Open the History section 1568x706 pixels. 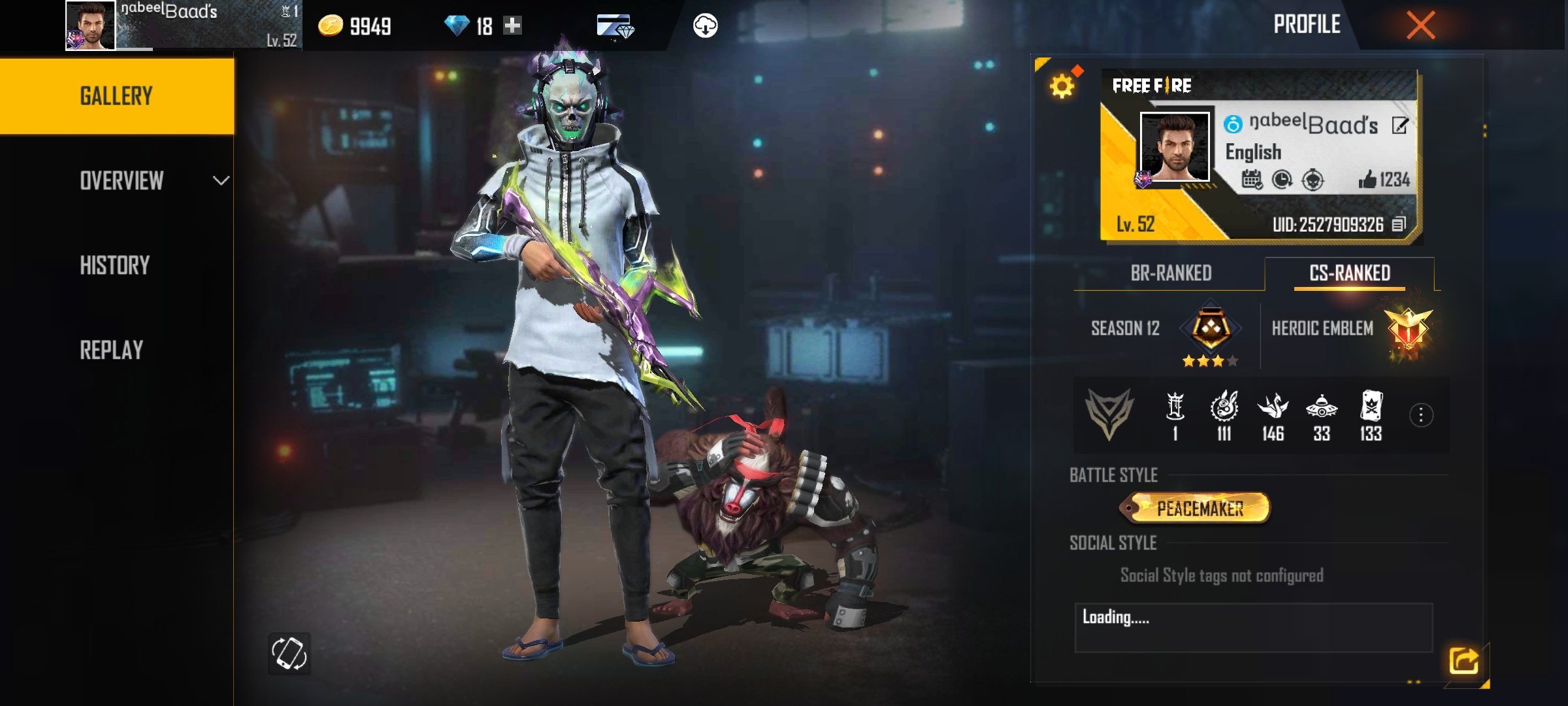point(115,265)
